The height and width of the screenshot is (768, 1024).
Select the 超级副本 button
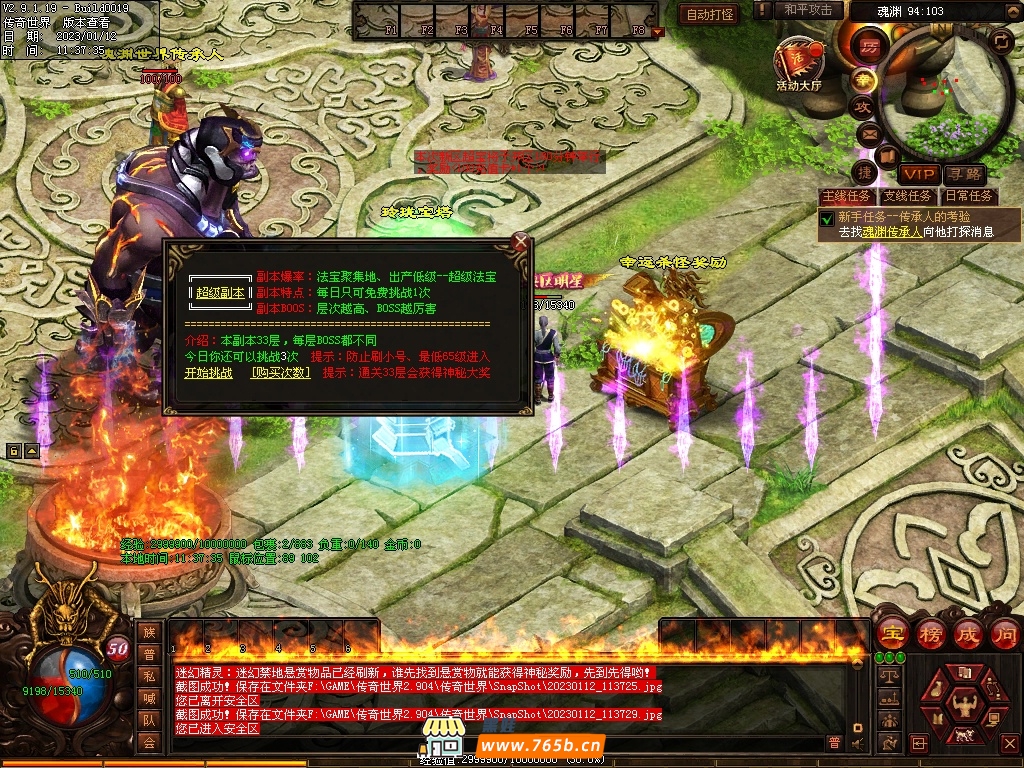pyautogui.click(x=220, y=292)
